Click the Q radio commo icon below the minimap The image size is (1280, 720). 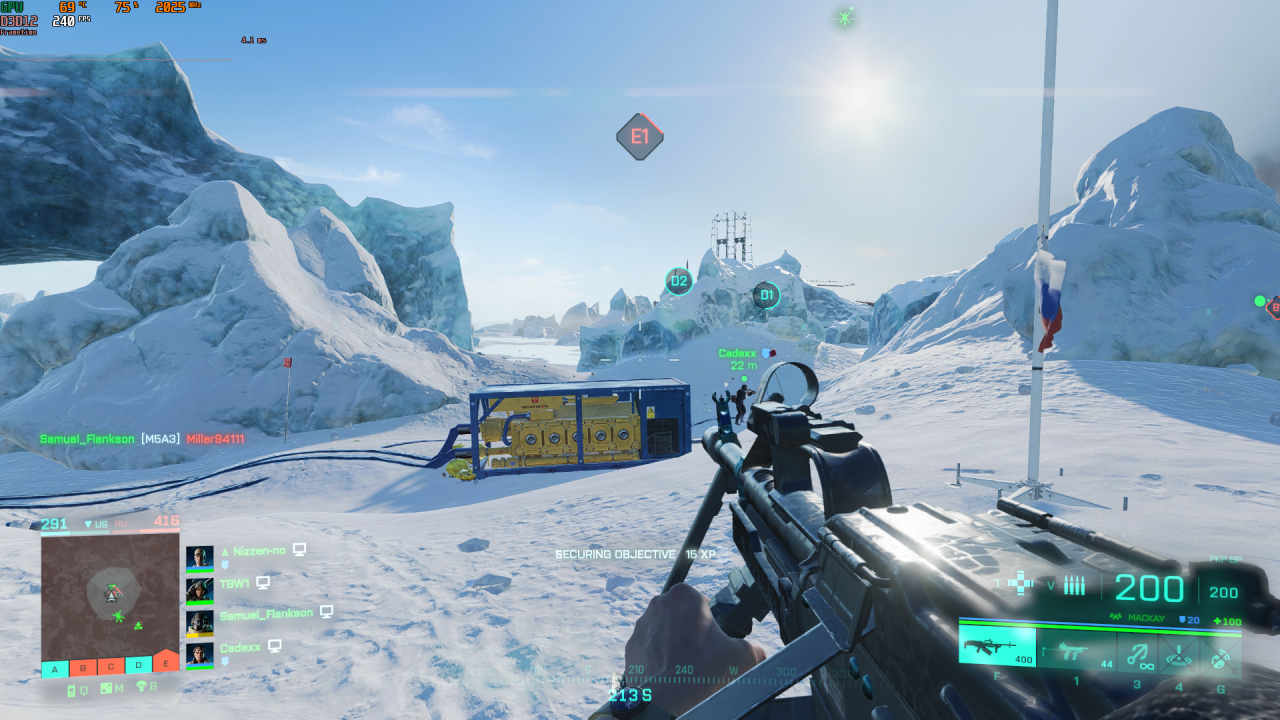[76, 688]
